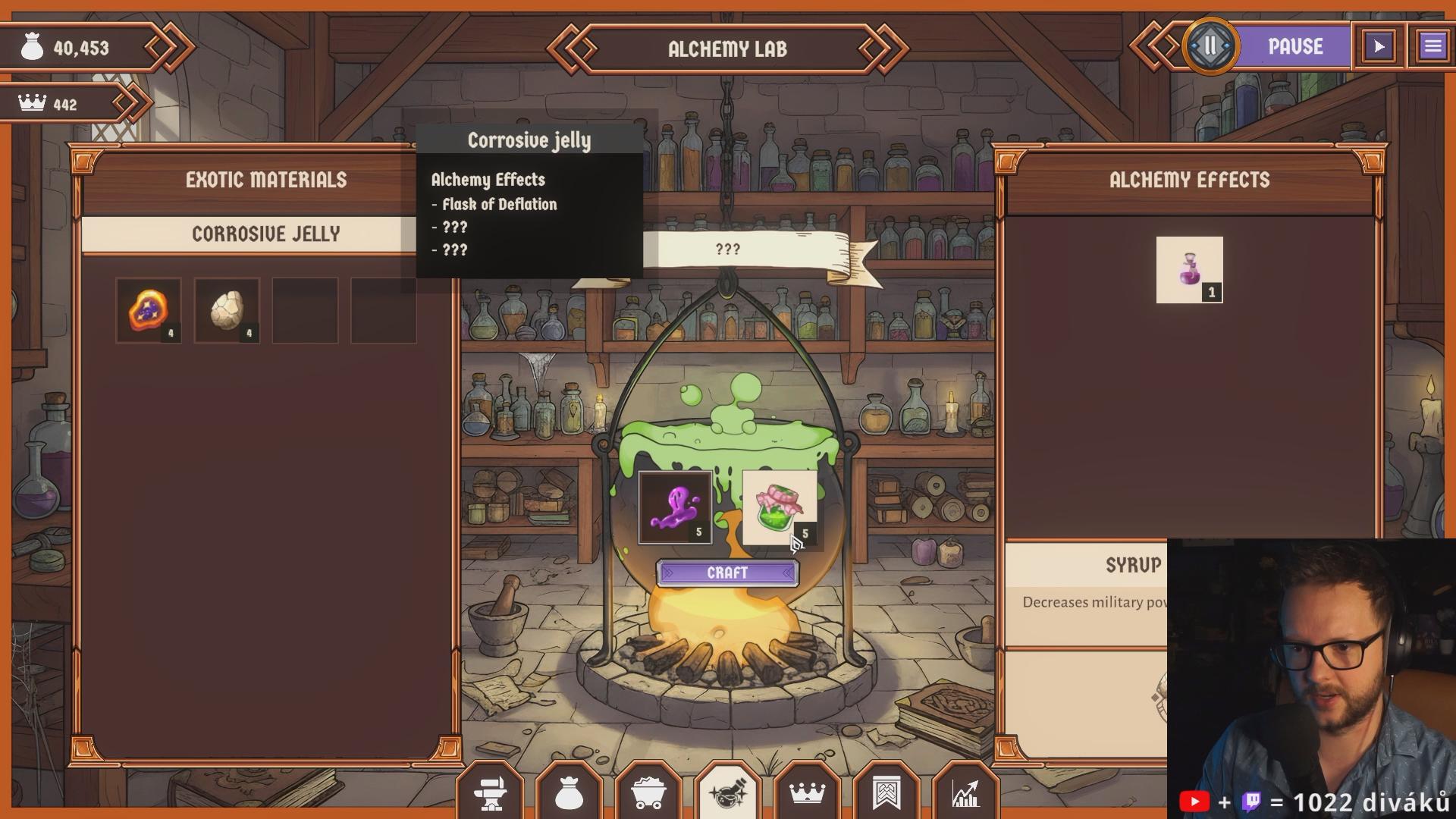Viewport: 1456px width, 819px height.
Task: Select the green jelly jar ingredient
Action: [779, 507]
